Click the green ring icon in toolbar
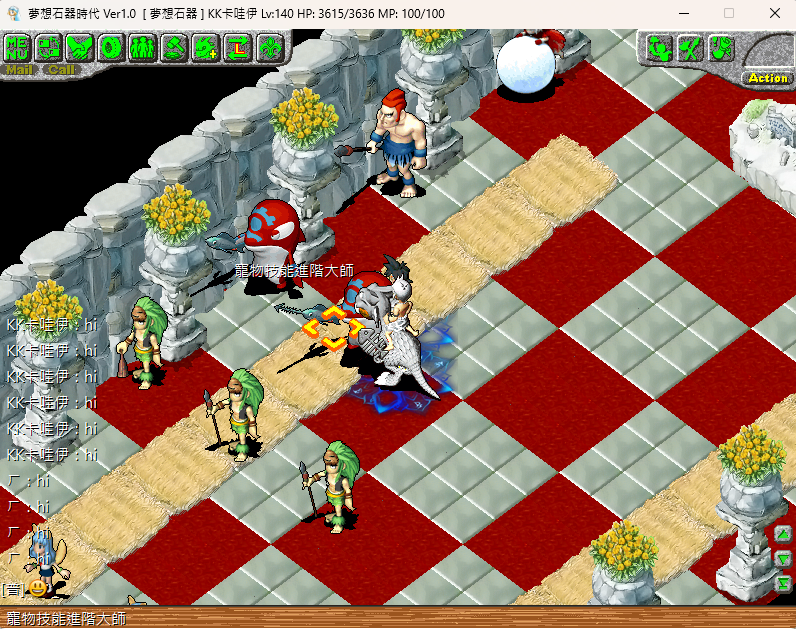 pos(112,46)
